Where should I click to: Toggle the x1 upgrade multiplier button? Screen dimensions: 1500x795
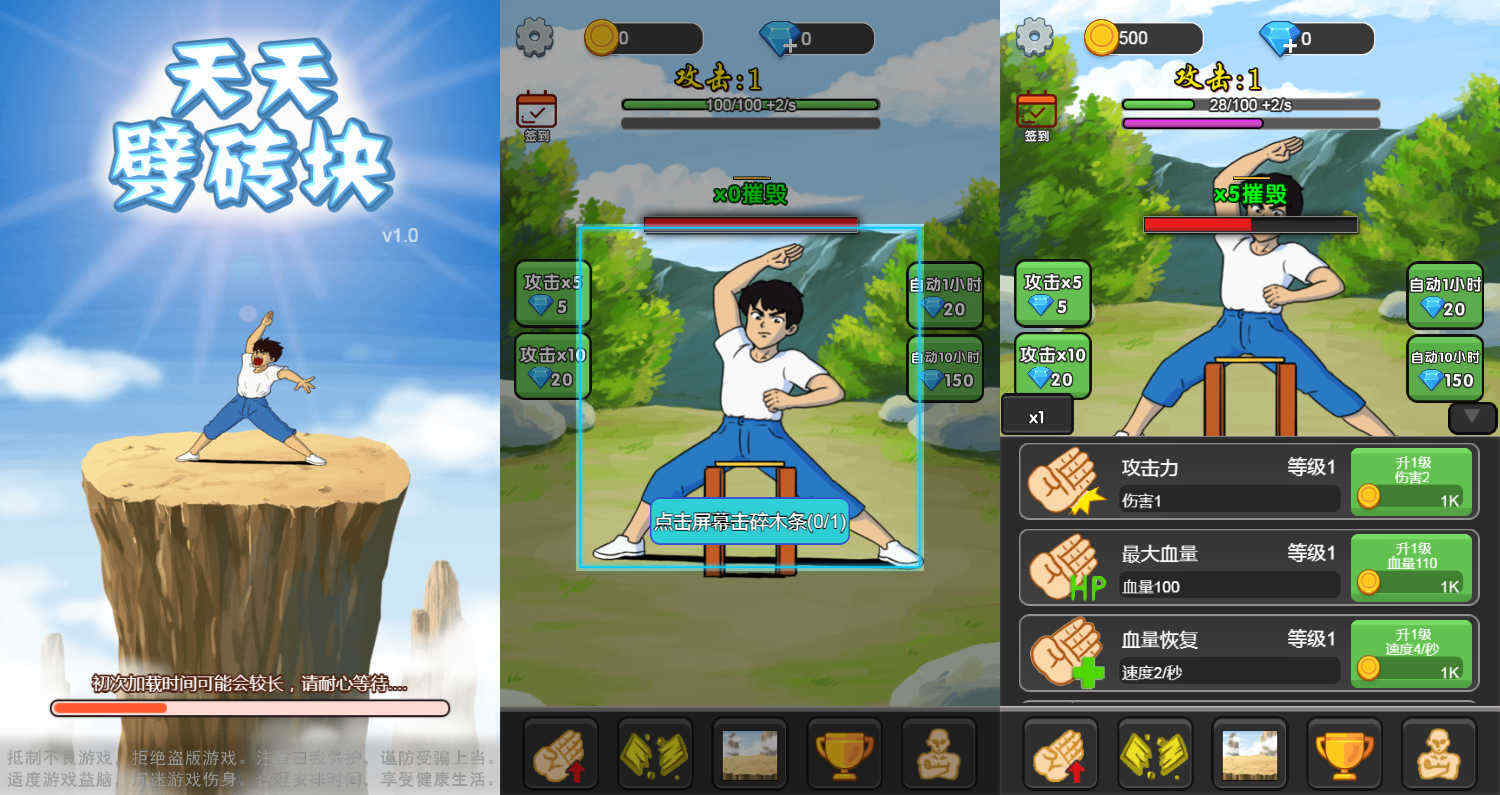[1037, 416]
